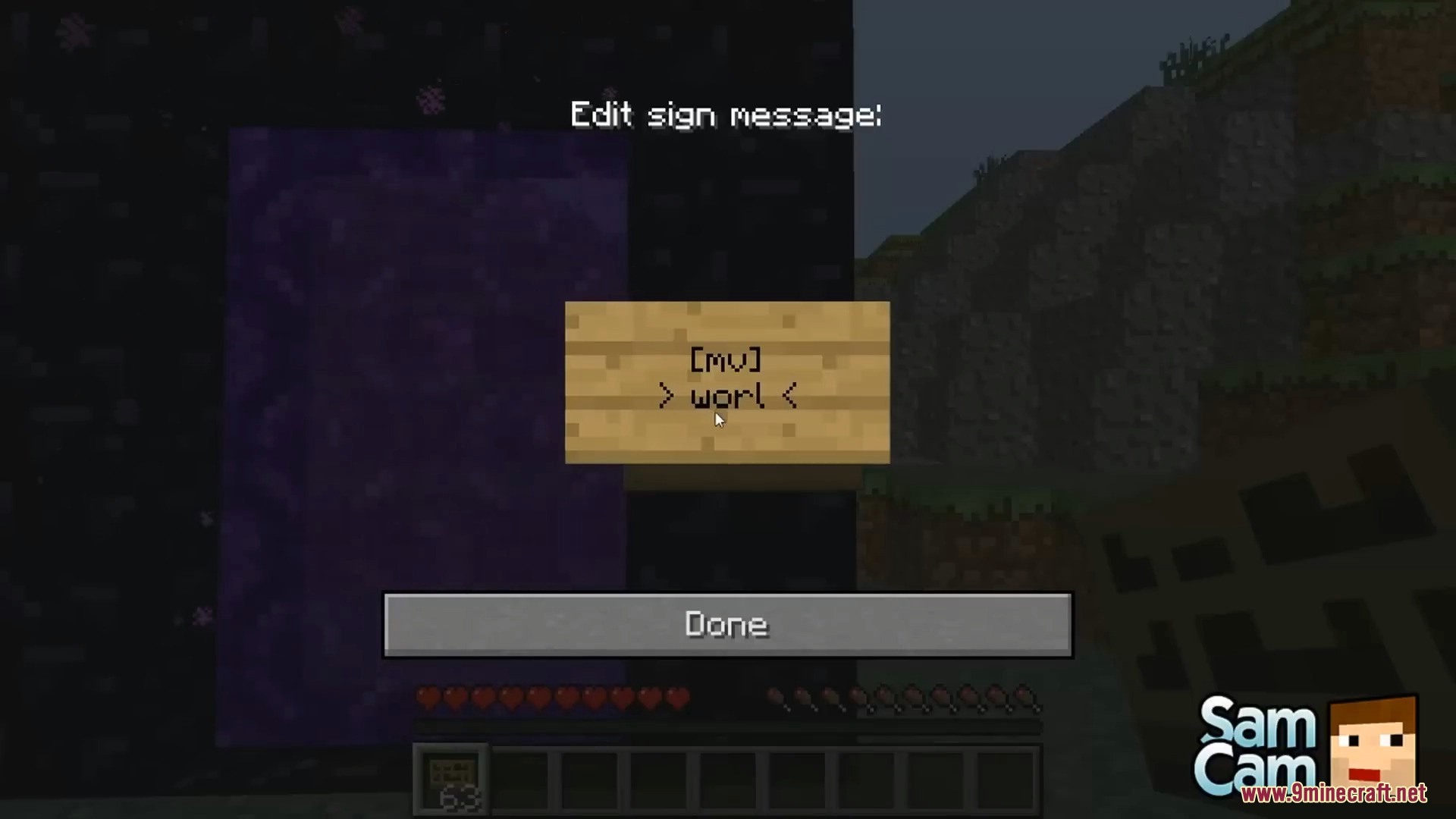Click the Done button to save the sign

pos(726,624)
